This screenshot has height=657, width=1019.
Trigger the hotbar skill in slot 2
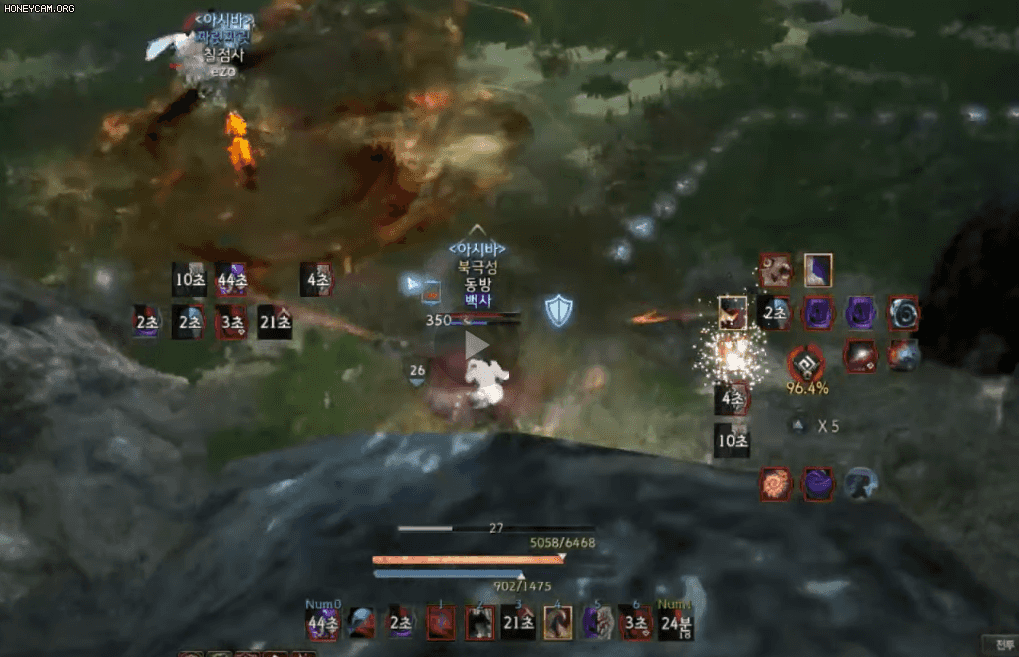pos(480,623)
